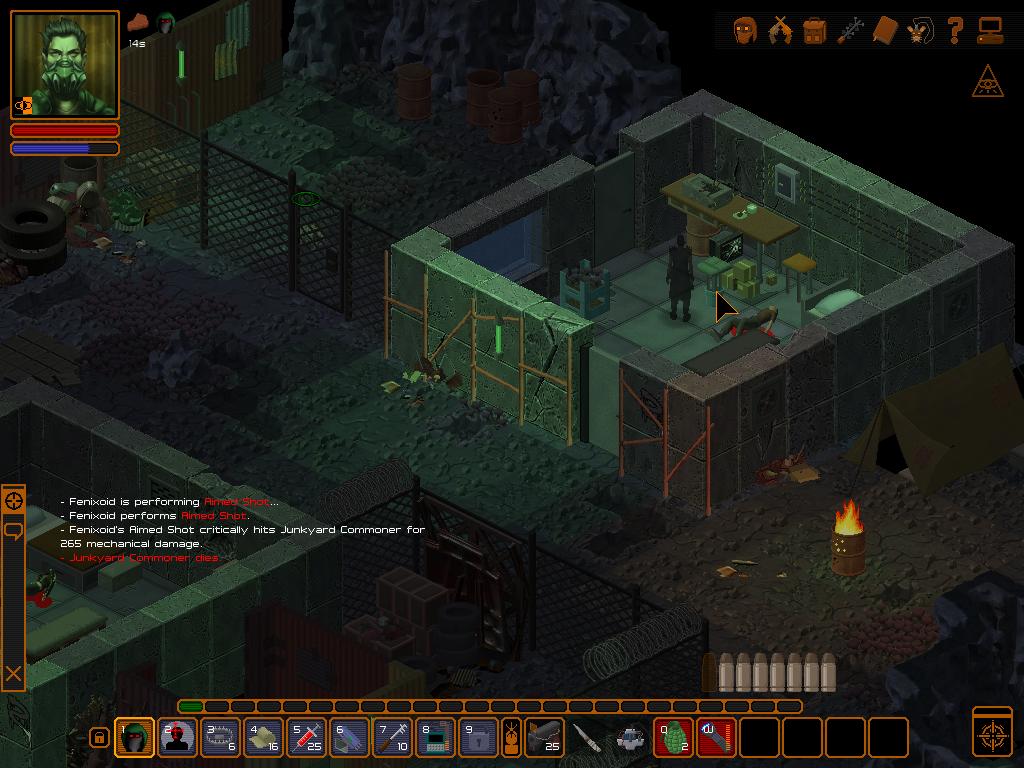Click the rathound trophy icon

click(920, 30)
